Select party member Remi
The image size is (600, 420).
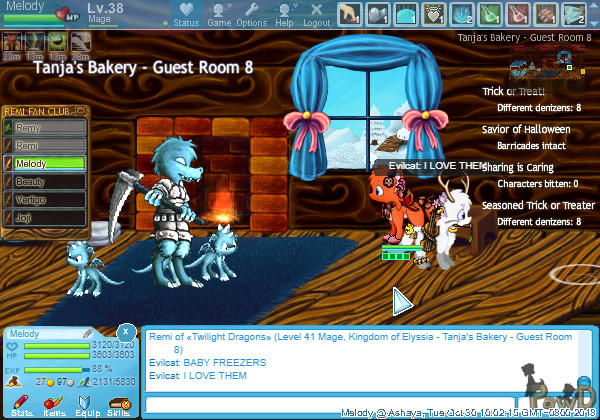click(47, 146)
